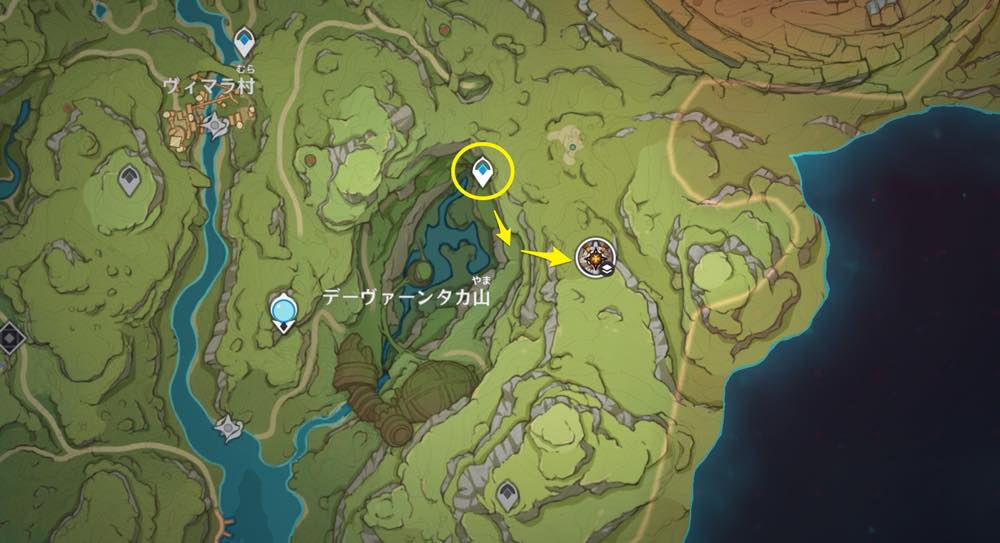Select the locked waypoint on the western hilltop
This screenshot has width=1000, height=543.
[129, 179]
